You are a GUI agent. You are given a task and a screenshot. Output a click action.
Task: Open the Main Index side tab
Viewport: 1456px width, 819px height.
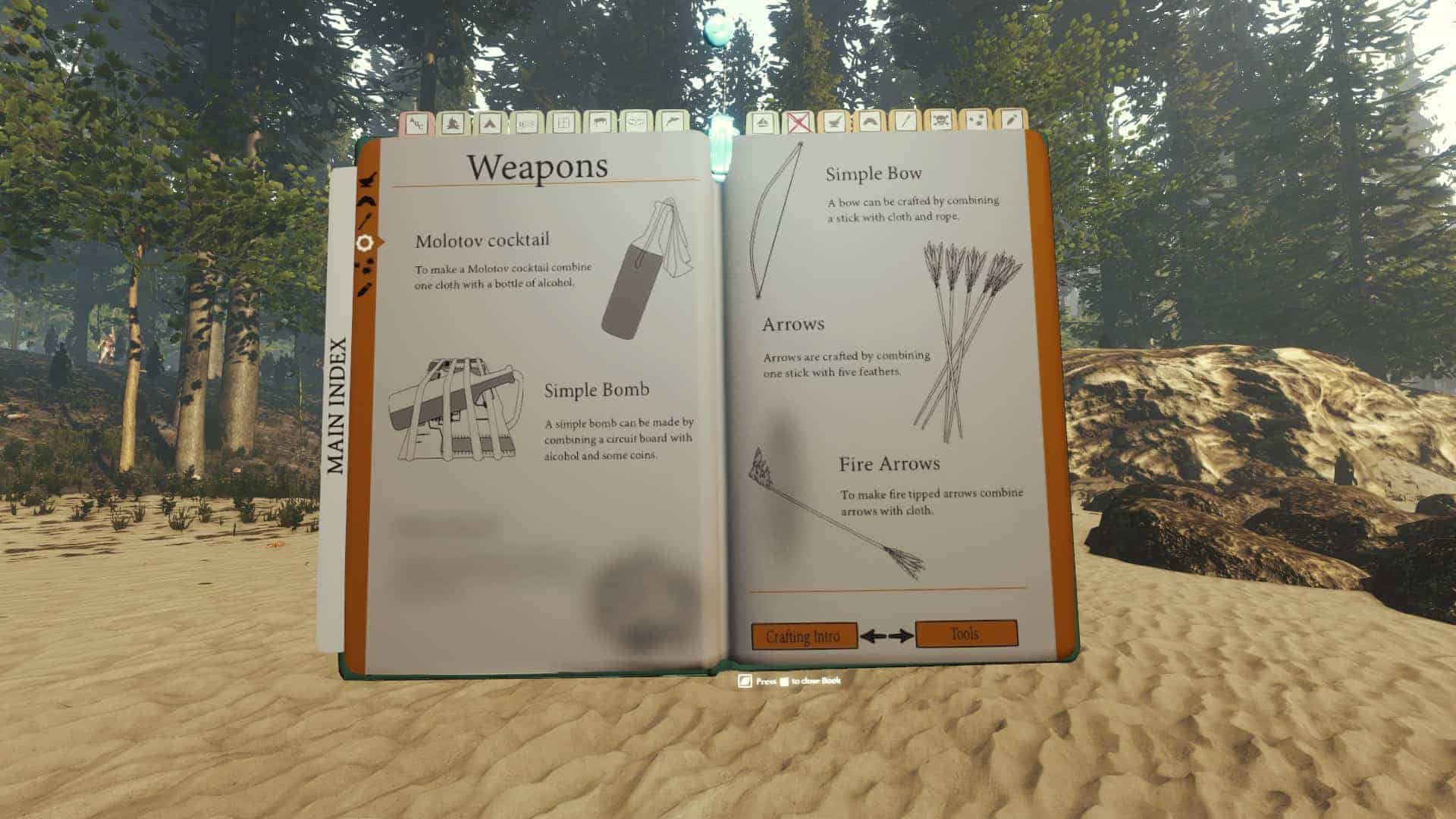click(336, 406)
